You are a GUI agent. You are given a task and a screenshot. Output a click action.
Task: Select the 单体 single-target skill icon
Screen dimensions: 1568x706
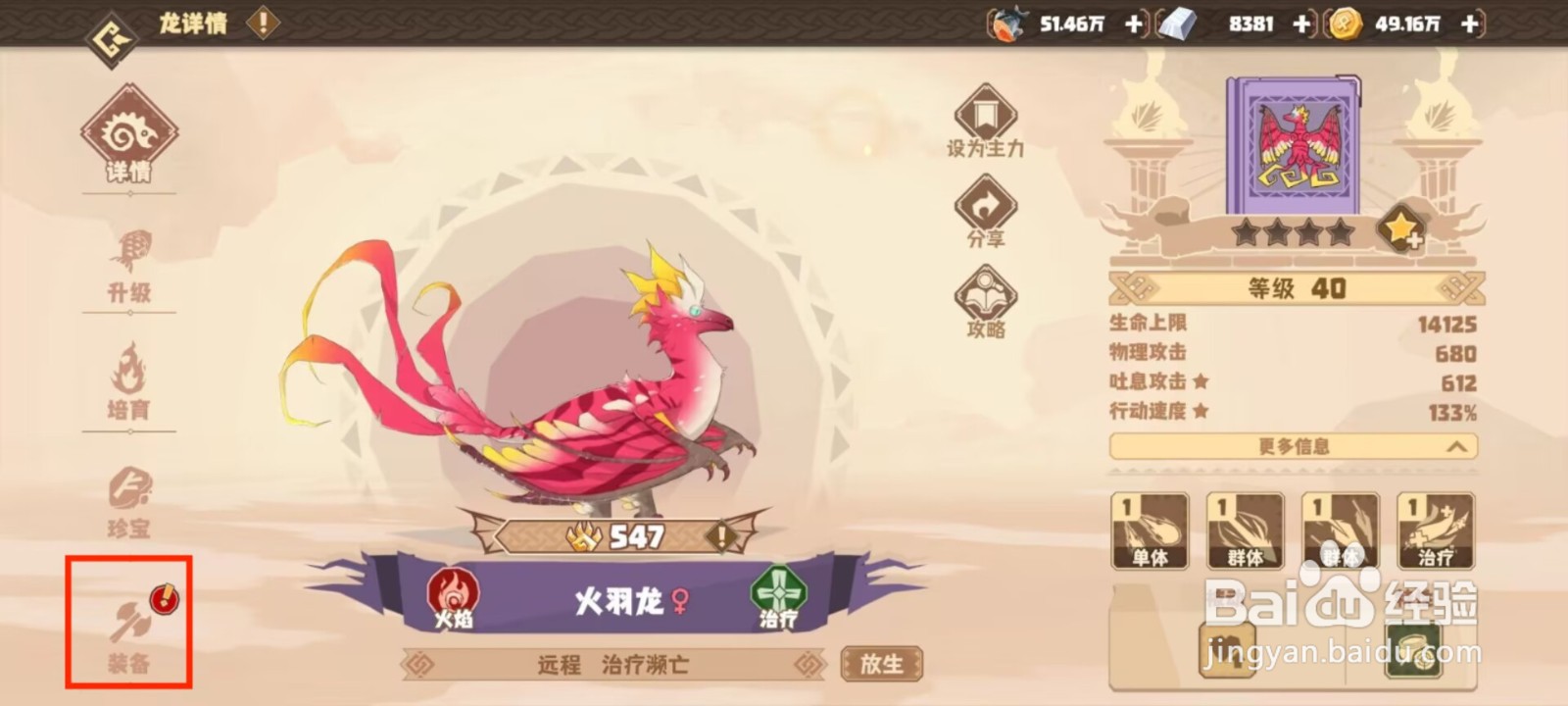(x=1150, y=529)
